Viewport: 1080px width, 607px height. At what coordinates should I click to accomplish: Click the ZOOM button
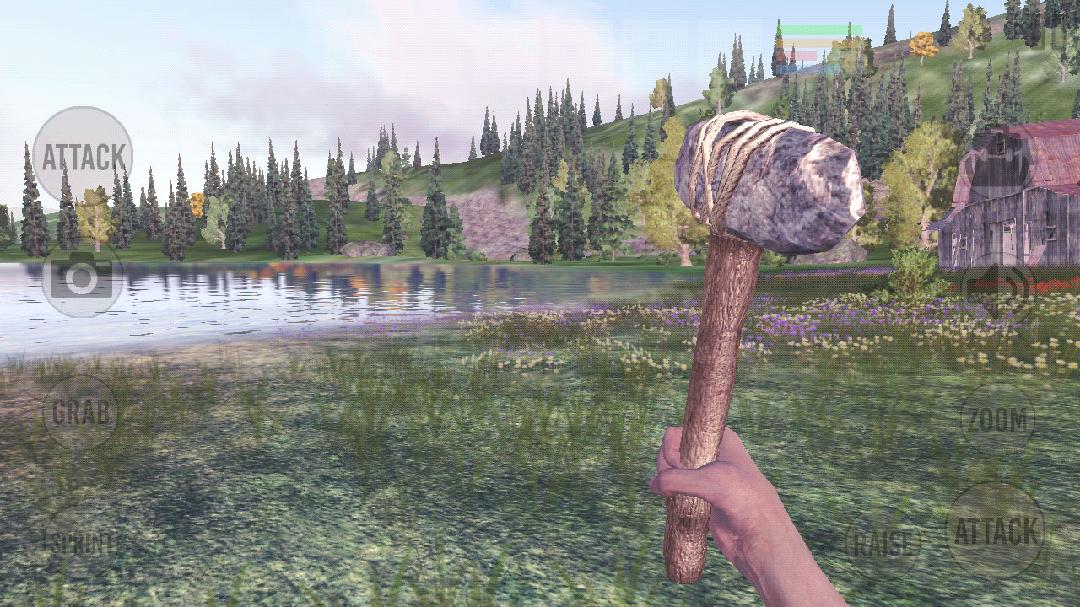click(x=997, y=420)
